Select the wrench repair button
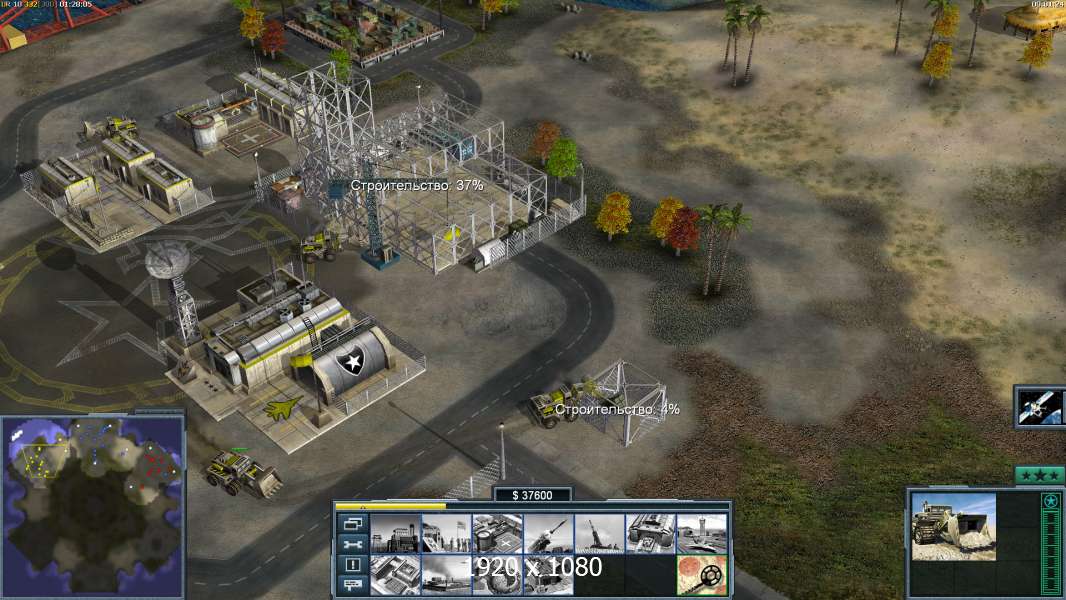1066x600 pixels. tap(352, 544)
